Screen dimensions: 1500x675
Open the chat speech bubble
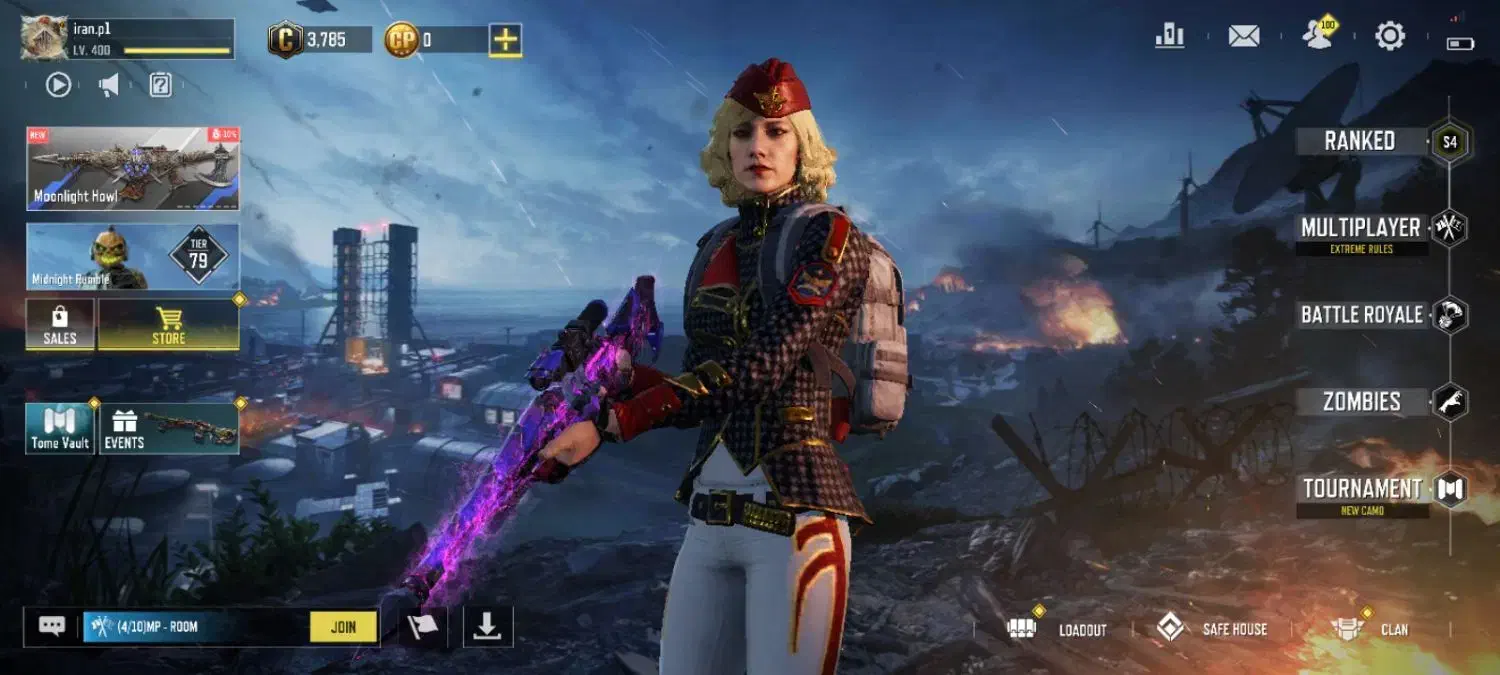(52, 626)
